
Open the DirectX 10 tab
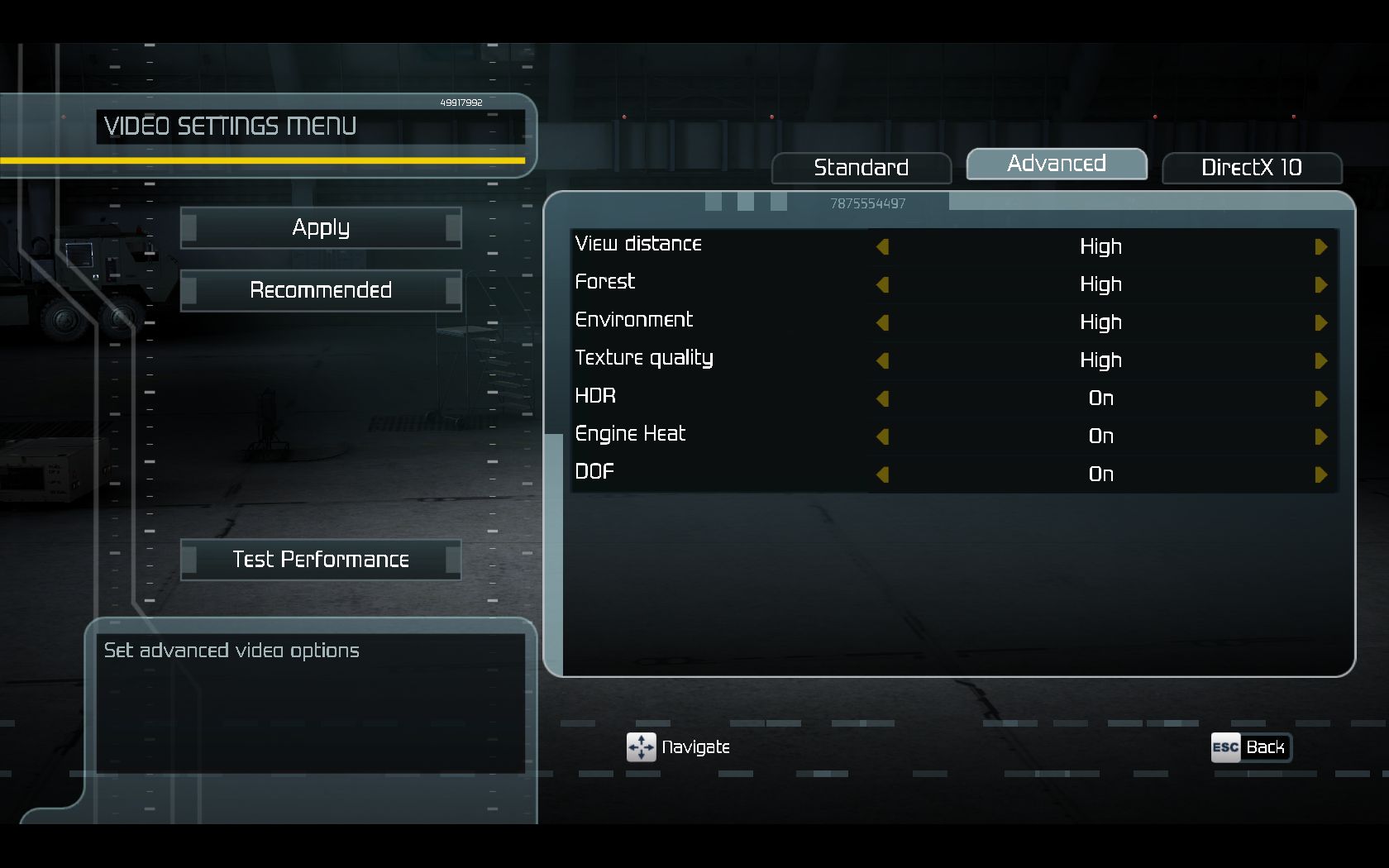point(1251,168)
